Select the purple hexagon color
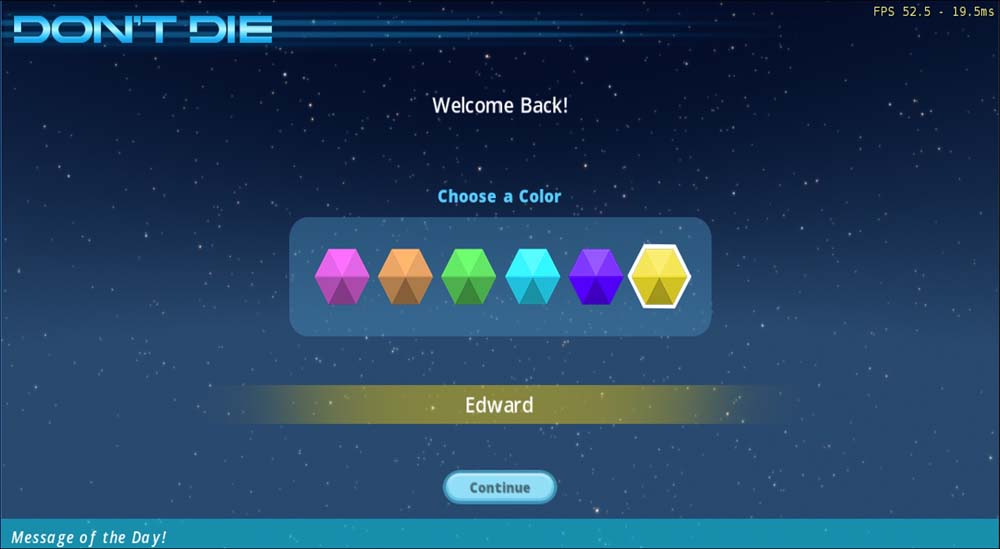 pyautogui.click(x=596, y=277)
